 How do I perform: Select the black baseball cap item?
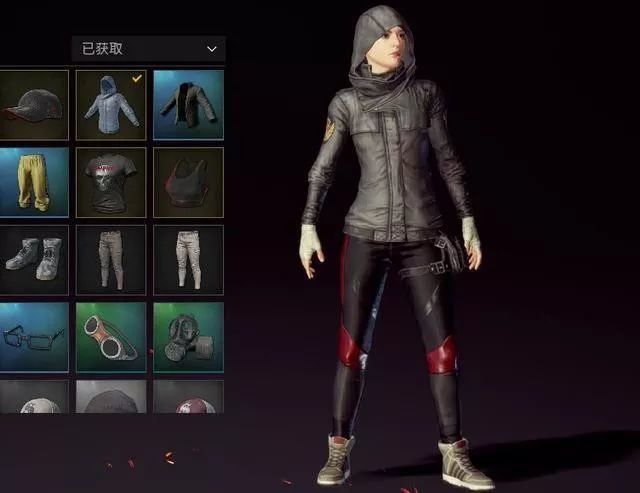tap(33, 104)
